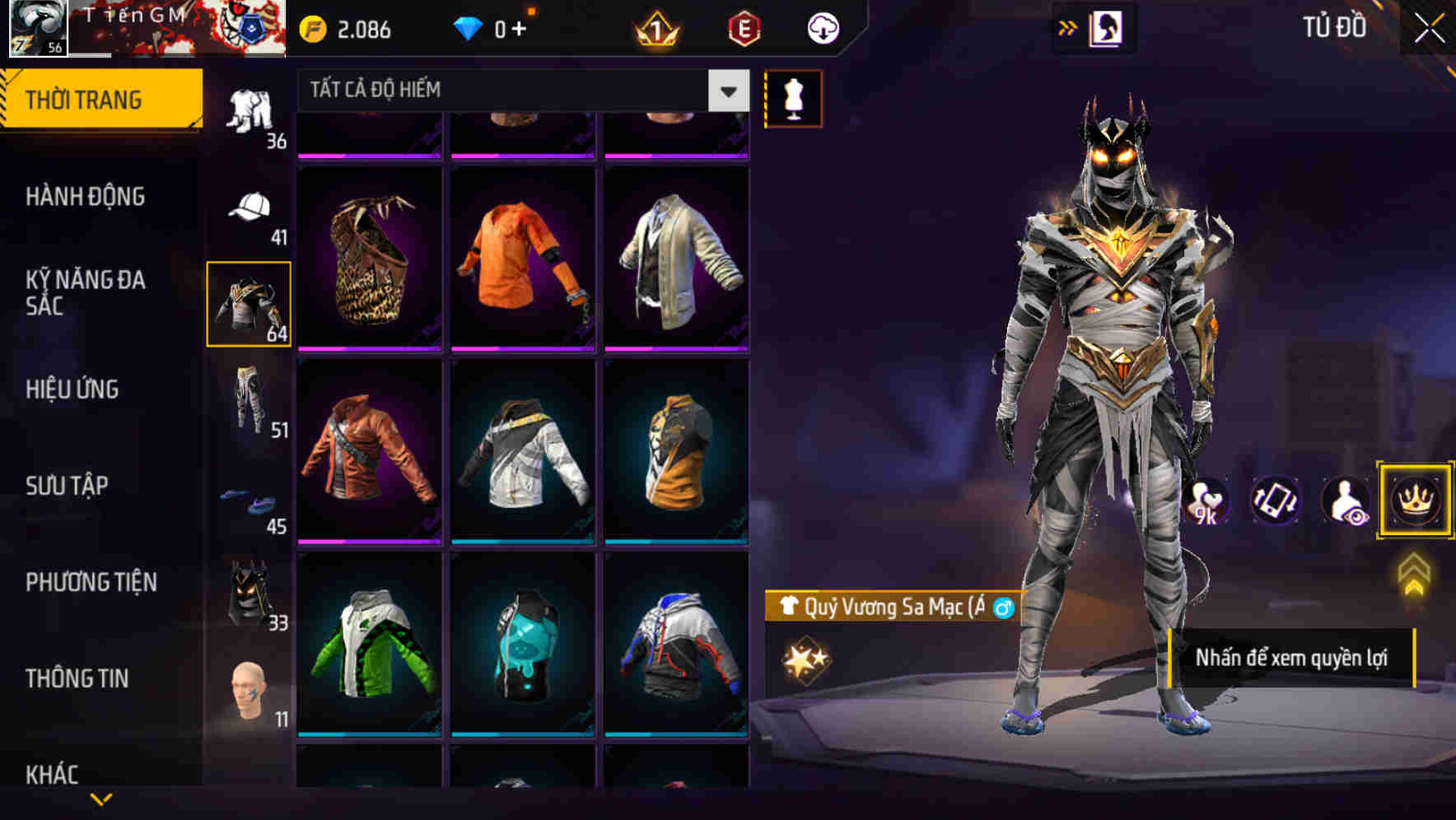1456x820 pixels.
Task: Click the phone swap icon near the character
Action: (1276, 501)
